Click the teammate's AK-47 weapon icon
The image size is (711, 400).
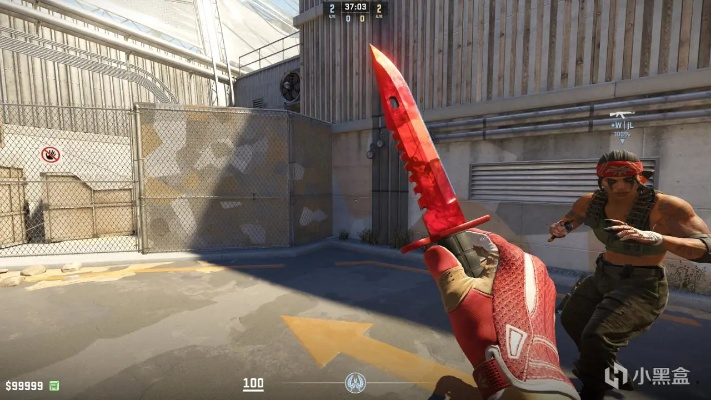(x=620, y=115)
